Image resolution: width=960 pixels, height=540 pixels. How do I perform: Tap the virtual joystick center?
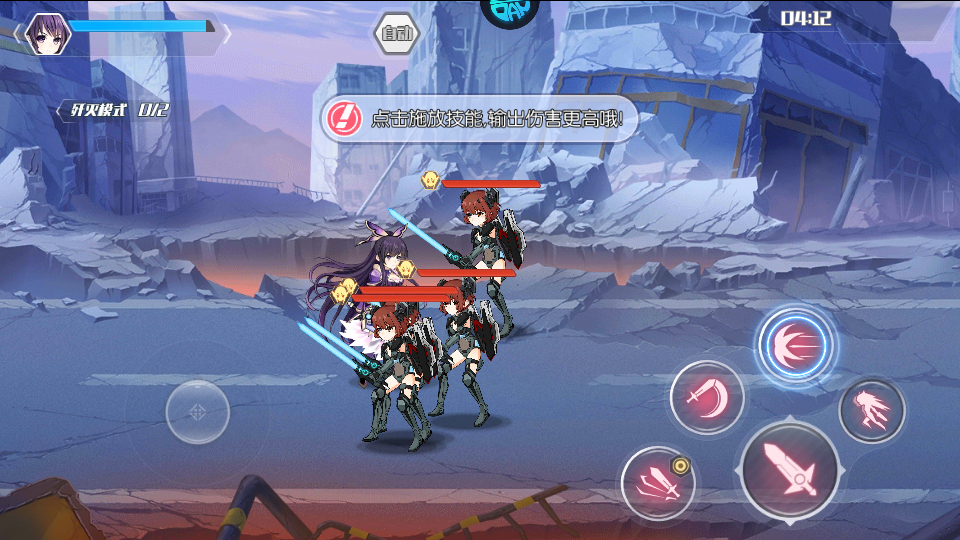[x=197, y=411]
